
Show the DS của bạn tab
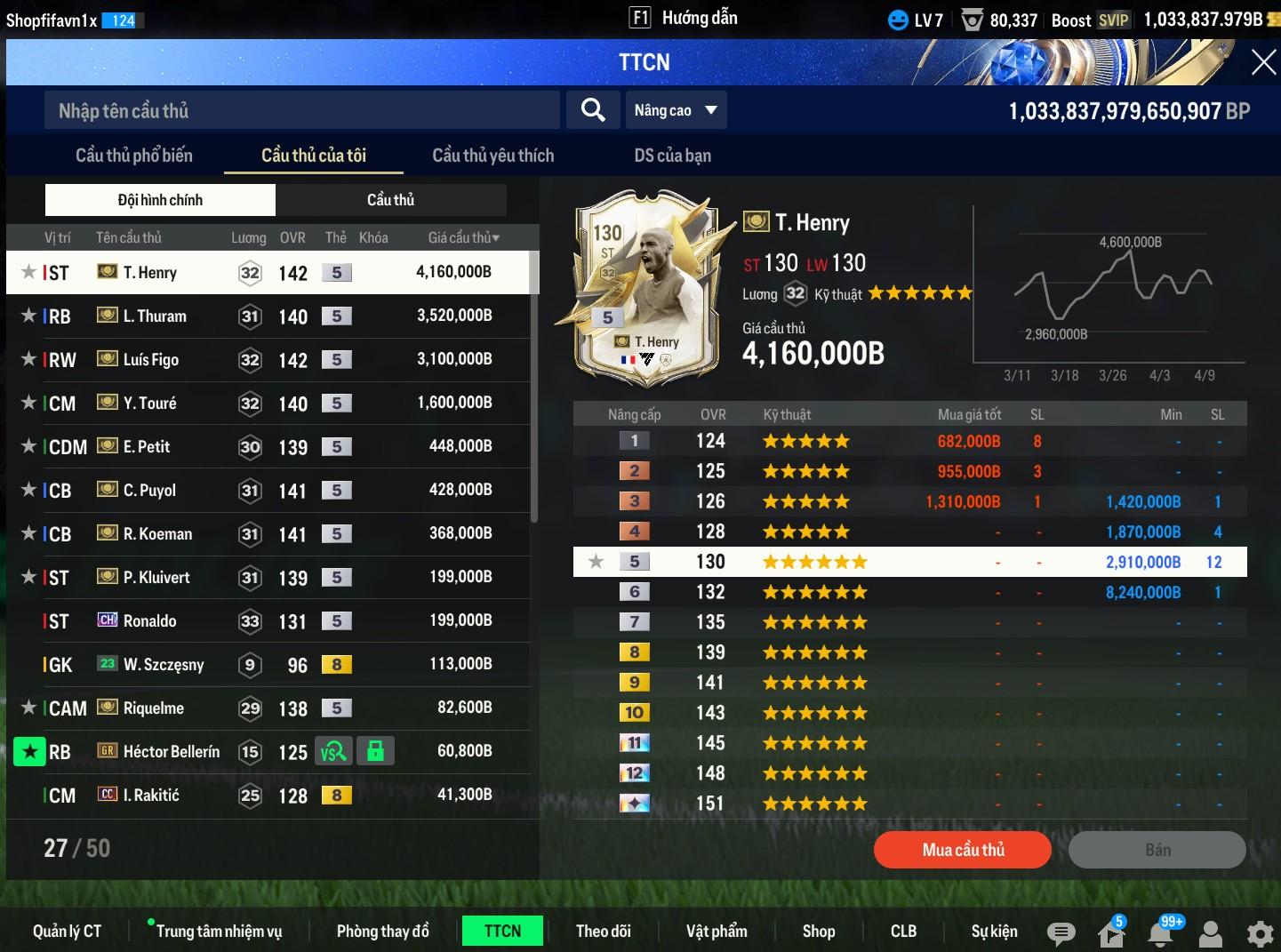tap(672, 156)
